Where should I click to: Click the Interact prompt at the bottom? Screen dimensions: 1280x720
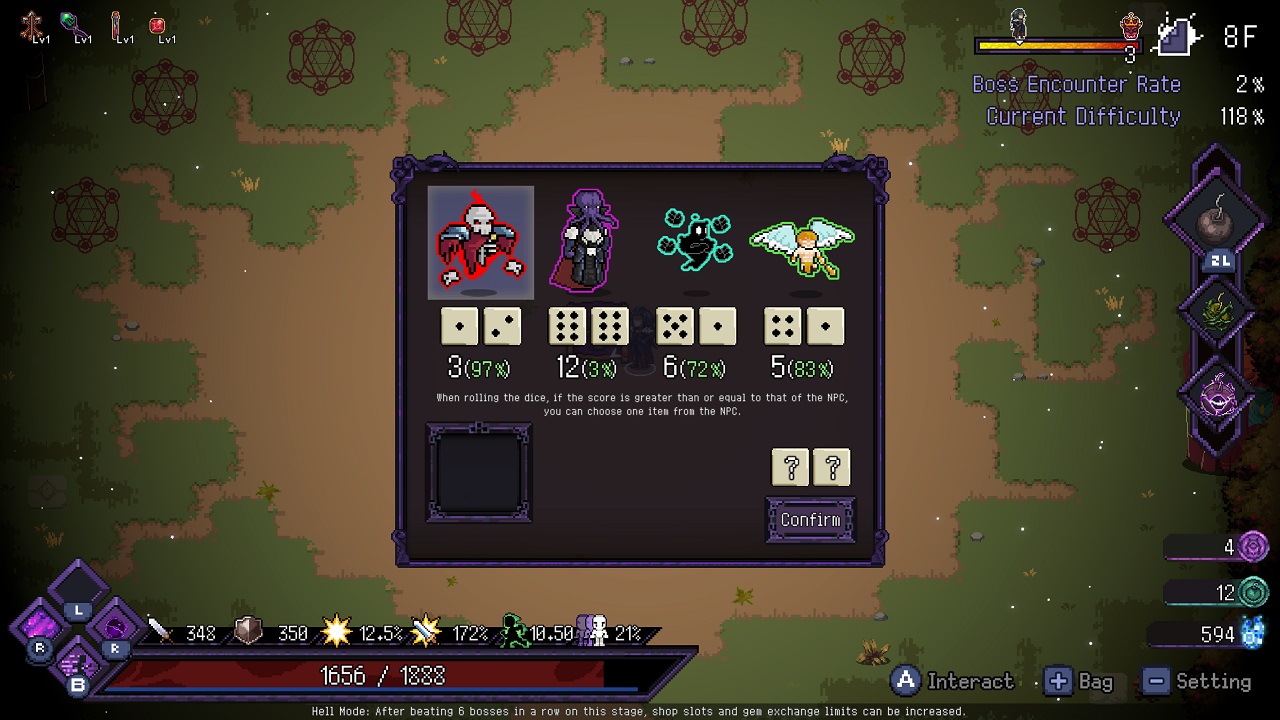950,681
